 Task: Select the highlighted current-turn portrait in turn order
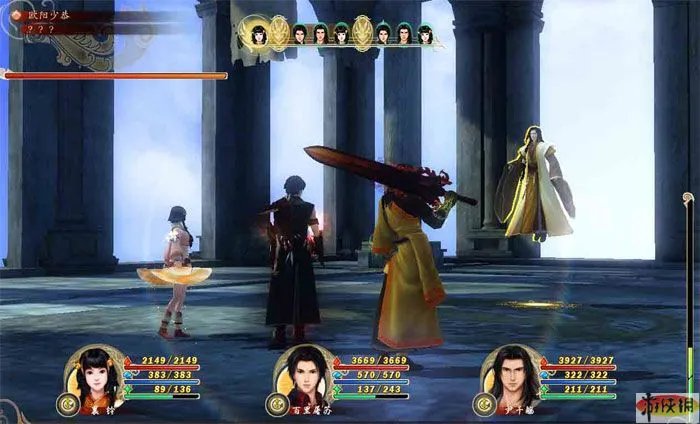258,34
